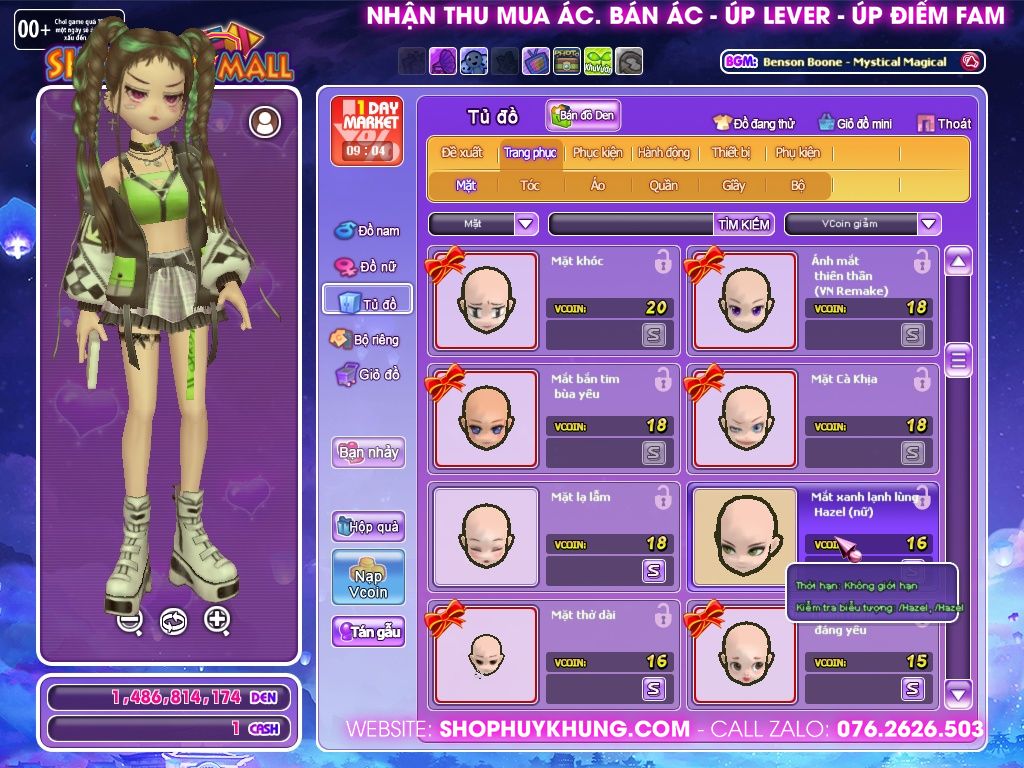Open the Hành động tab
The width and height of the screenshot is (1024, 768).
664,153
